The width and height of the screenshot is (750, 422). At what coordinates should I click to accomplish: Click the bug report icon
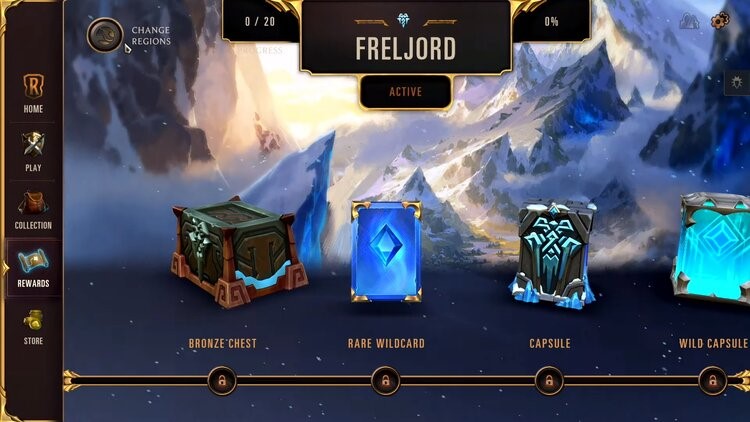tap(738, 84)
